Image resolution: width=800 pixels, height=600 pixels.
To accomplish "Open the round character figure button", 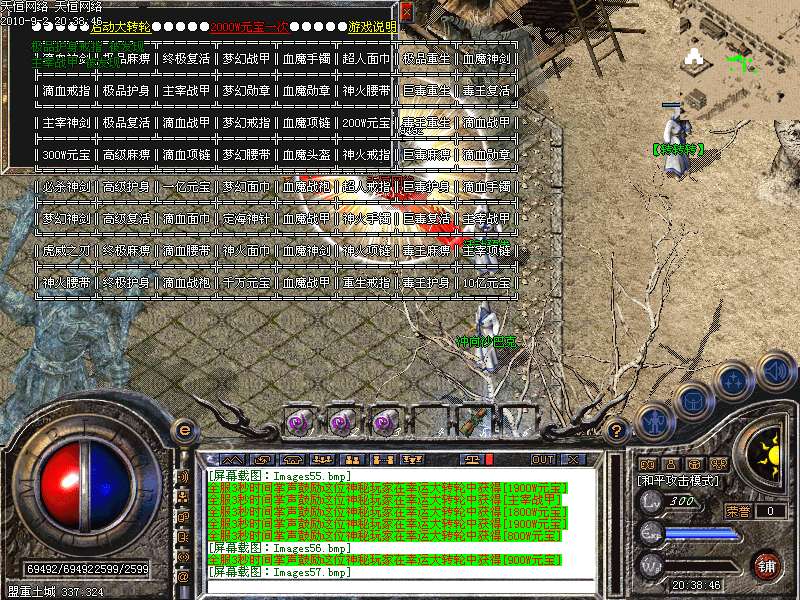I will click(x=653, y=420).
